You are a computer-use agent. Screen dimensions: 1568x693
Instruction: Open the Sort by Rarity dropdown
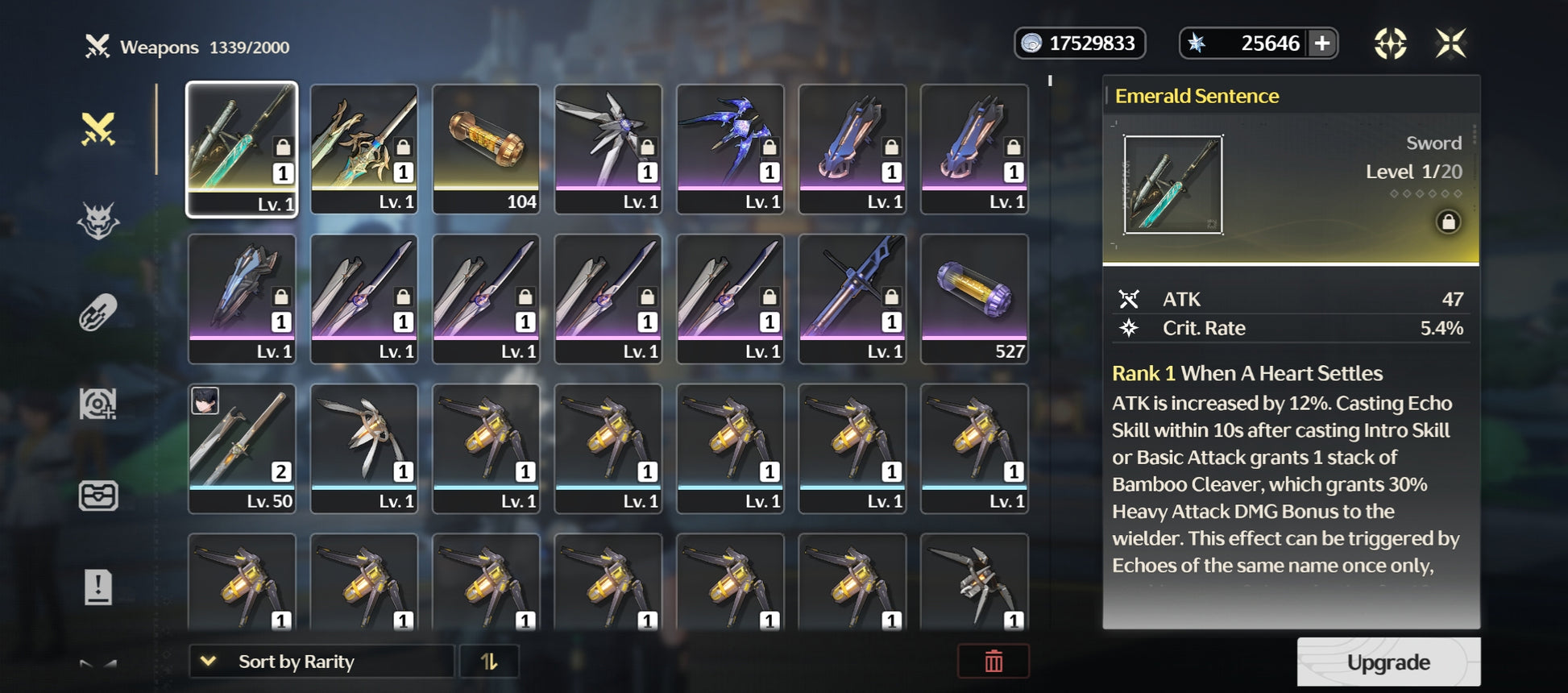[x=321, y=662]
